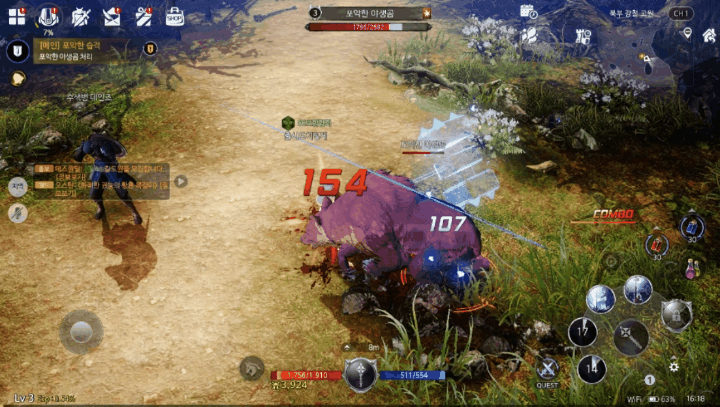
Task: Open the character helmet icon showing 7%
Action: [x=48, y=16]
